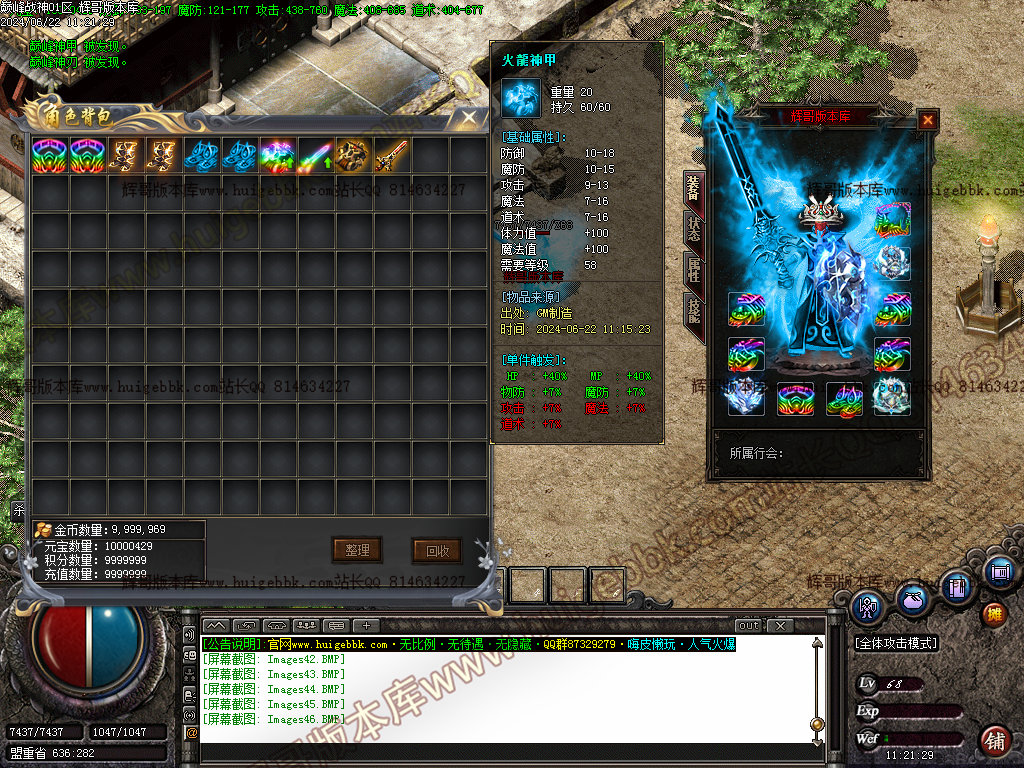Screen dimensions: 1024x768
Task: Click the 整理 sort button
Action: pyautogui.click(x=357, y=549)
